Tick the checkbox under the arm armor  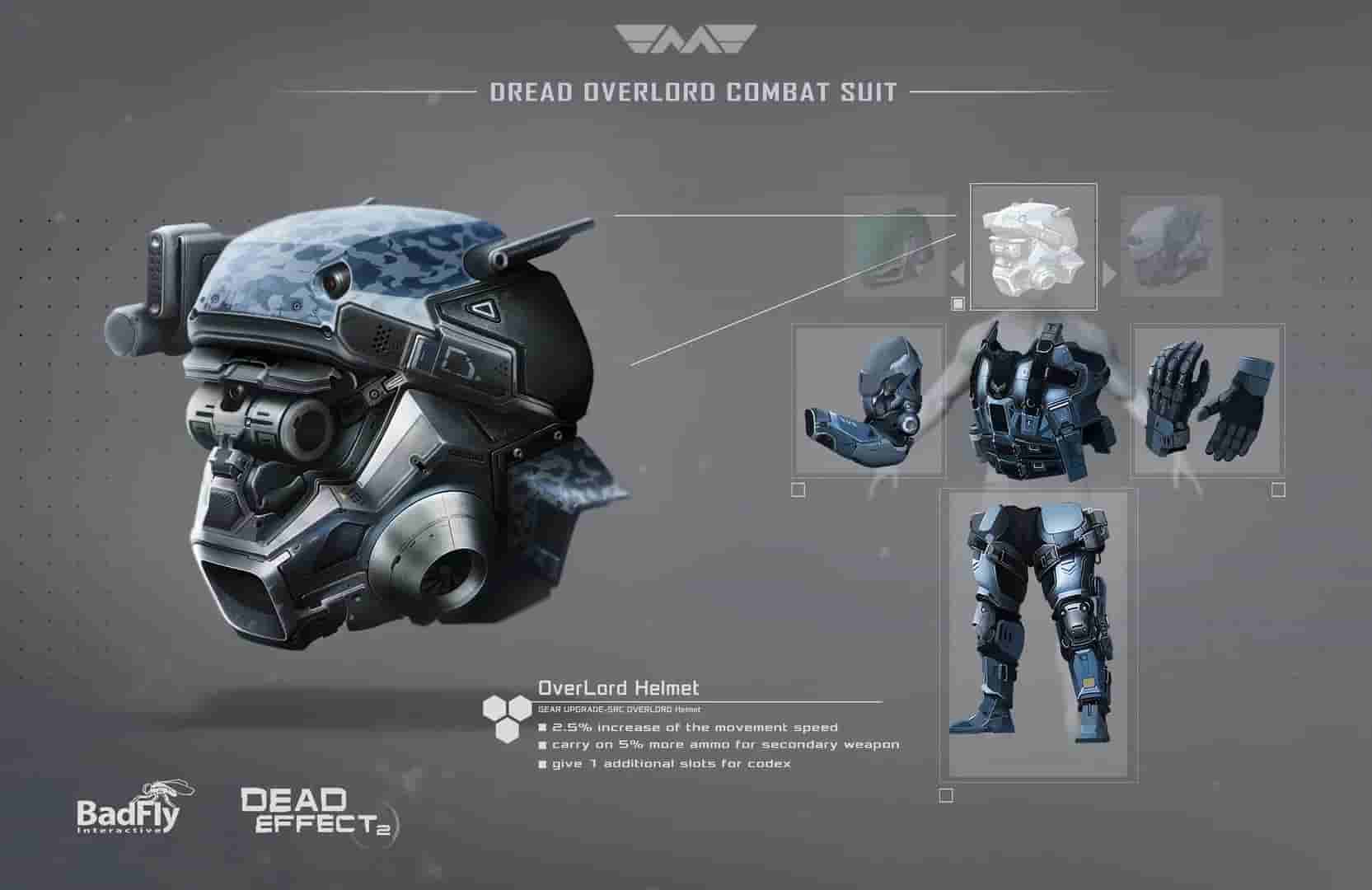pos(798,490)
